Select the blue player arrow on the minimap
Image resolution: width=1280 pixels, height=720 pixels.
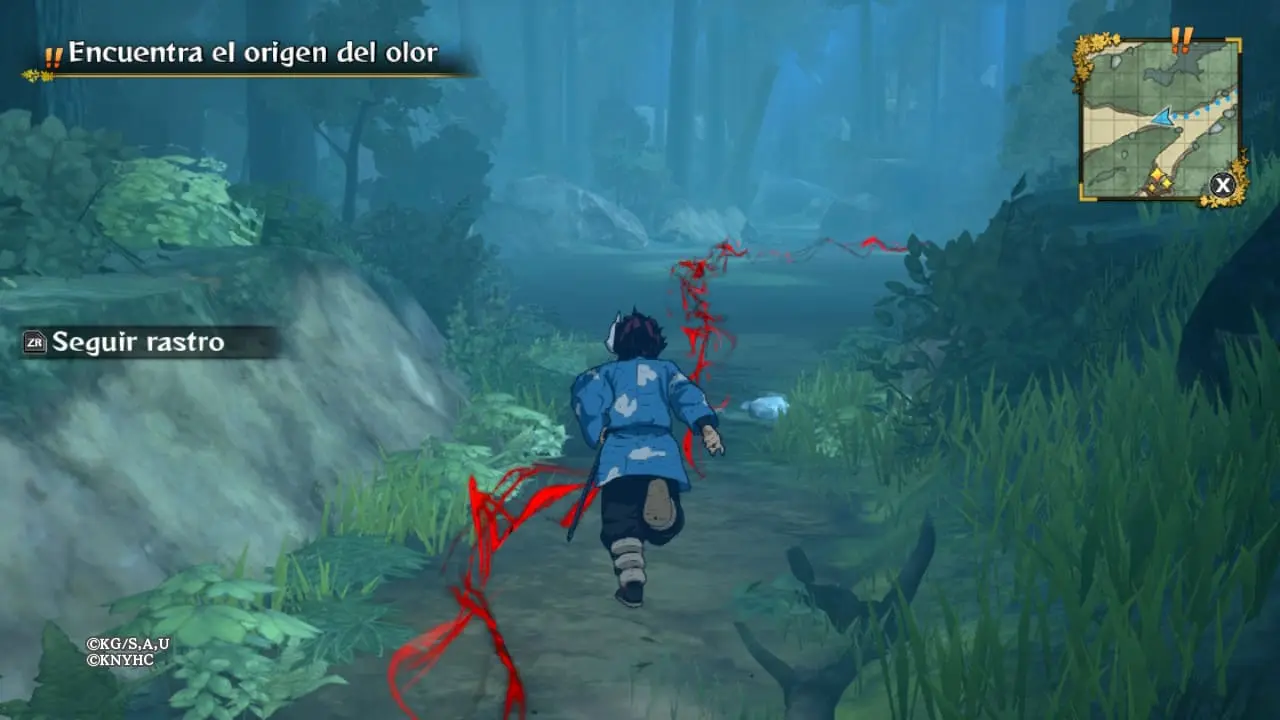coord(1161,116)
